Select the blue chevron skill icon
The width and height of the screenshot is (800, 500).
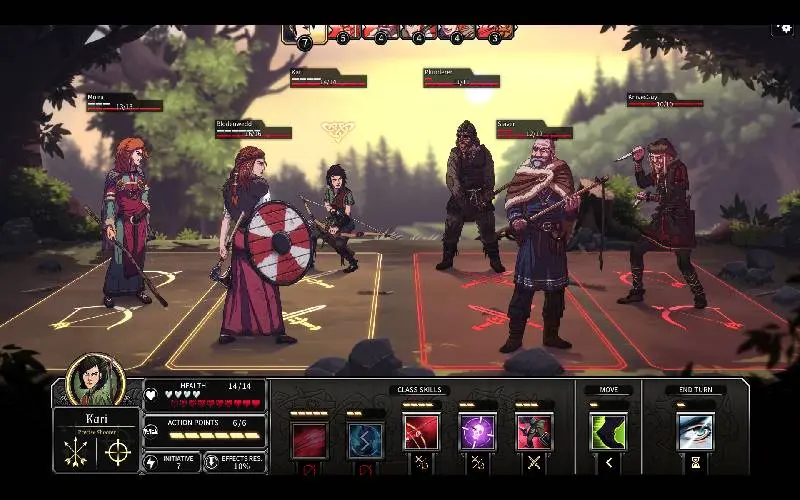point(365,440)
